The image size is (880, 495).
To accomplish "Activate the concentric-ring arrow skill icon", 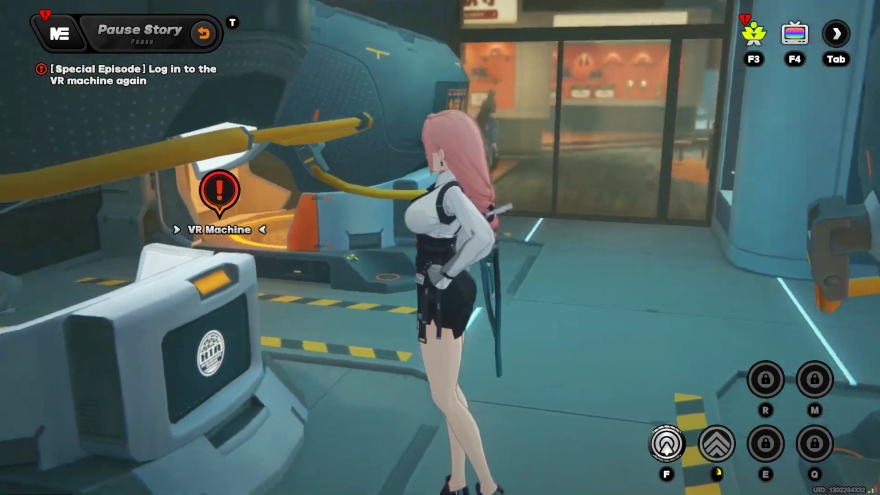I will click(x=667, y=443).
